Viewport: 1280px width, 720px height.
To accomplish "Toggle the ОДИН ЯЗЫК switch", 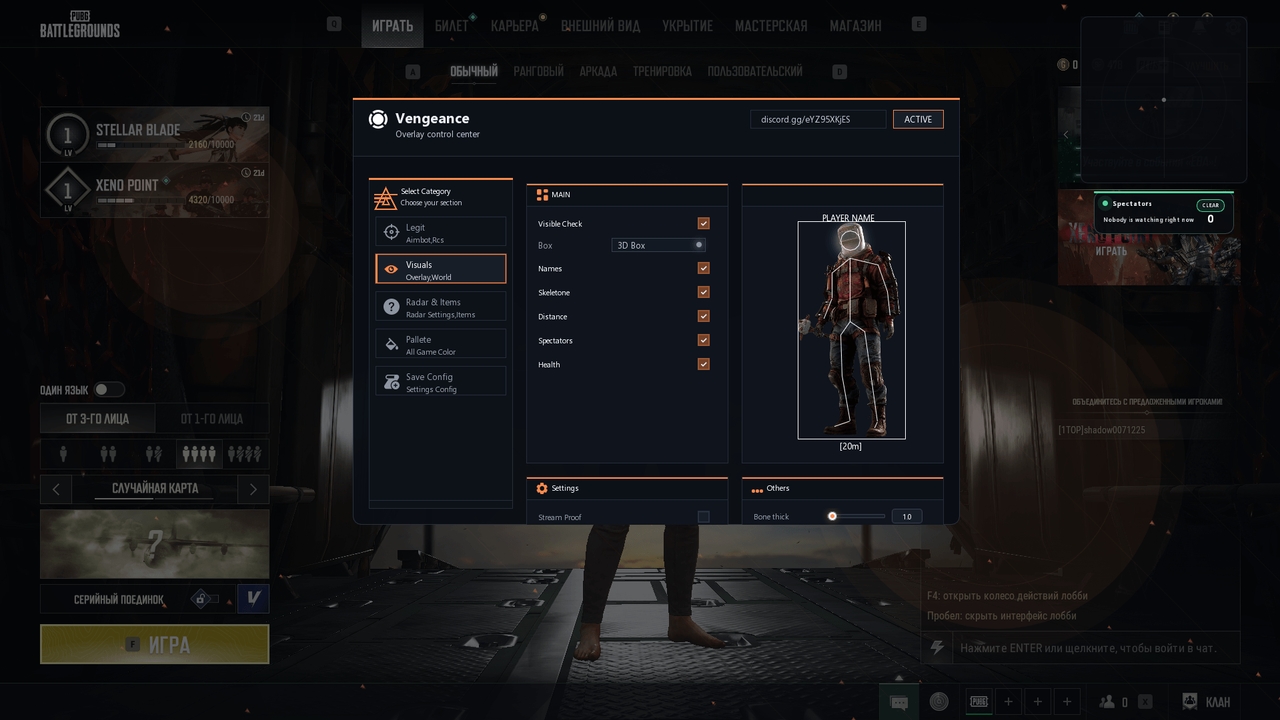I will [x=109, y=390].
